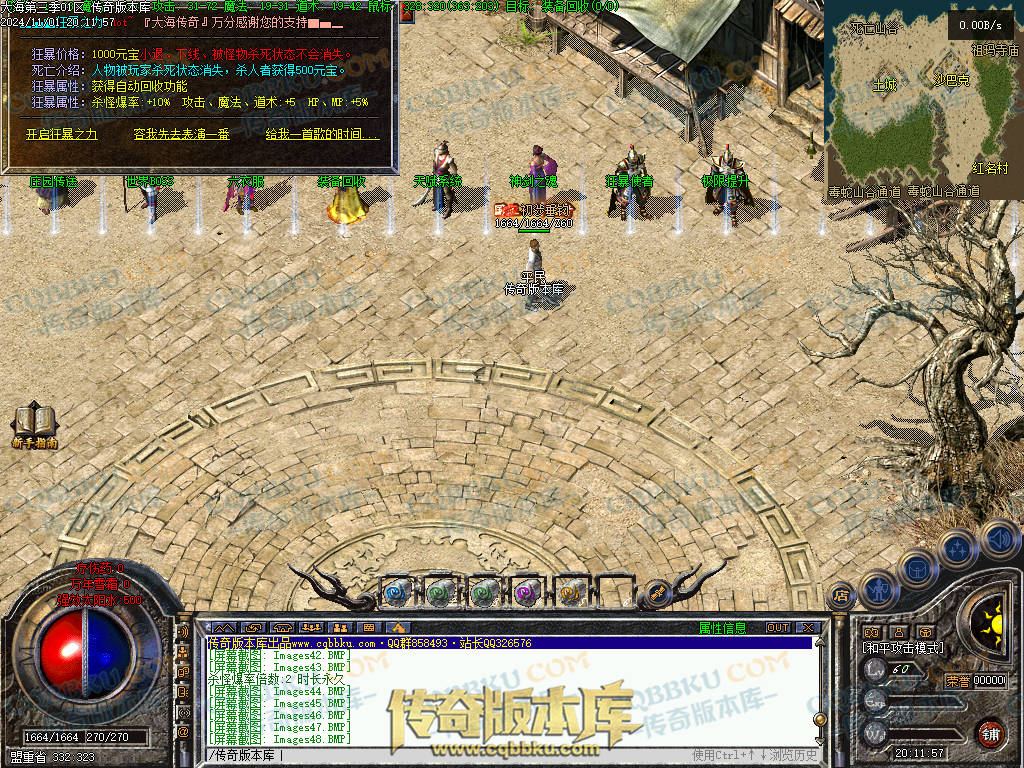Switch the 和平攻击模式 attack mode

(903, 648)
